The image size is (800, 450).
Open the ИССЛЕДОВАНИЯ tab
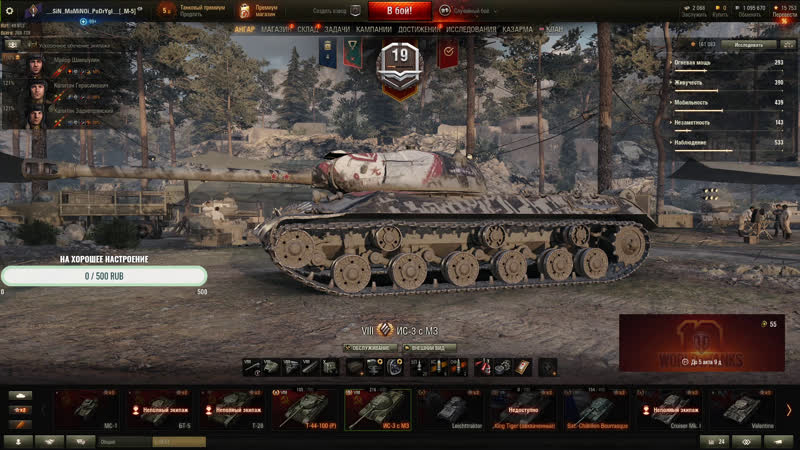(471, 30)
